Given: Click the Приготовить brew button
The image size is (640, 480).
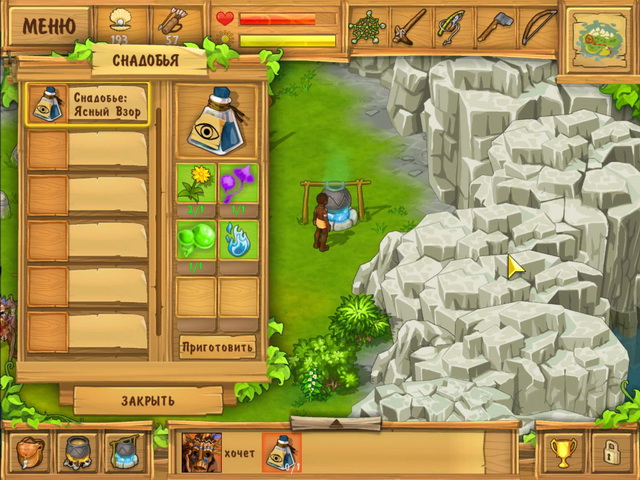Looking at the screenshot, I should click(218, 347).
